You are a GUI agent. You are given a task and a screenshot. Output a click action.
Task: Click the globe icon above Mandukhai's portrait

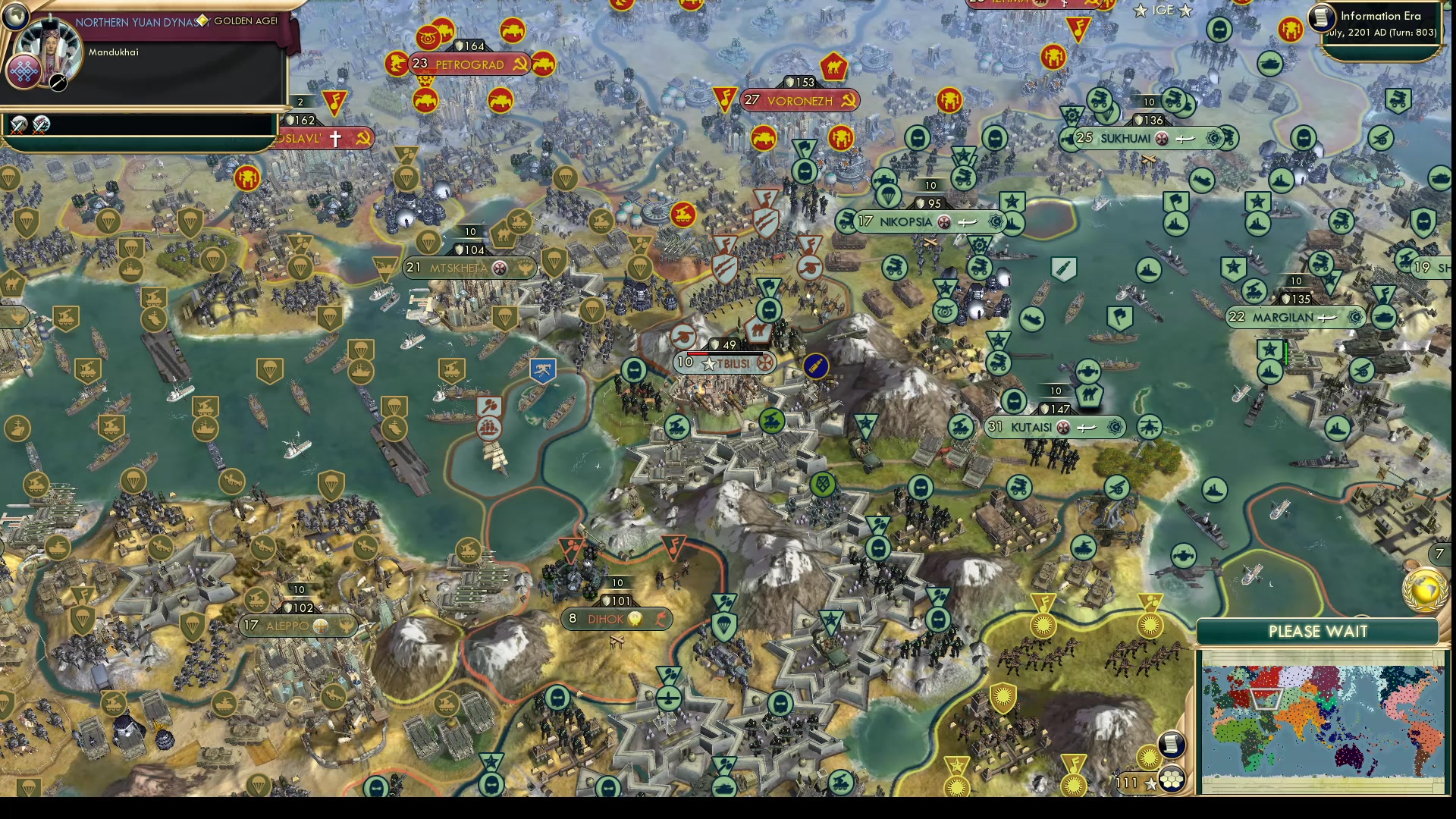pyautogui.click(x=15, y=16)
